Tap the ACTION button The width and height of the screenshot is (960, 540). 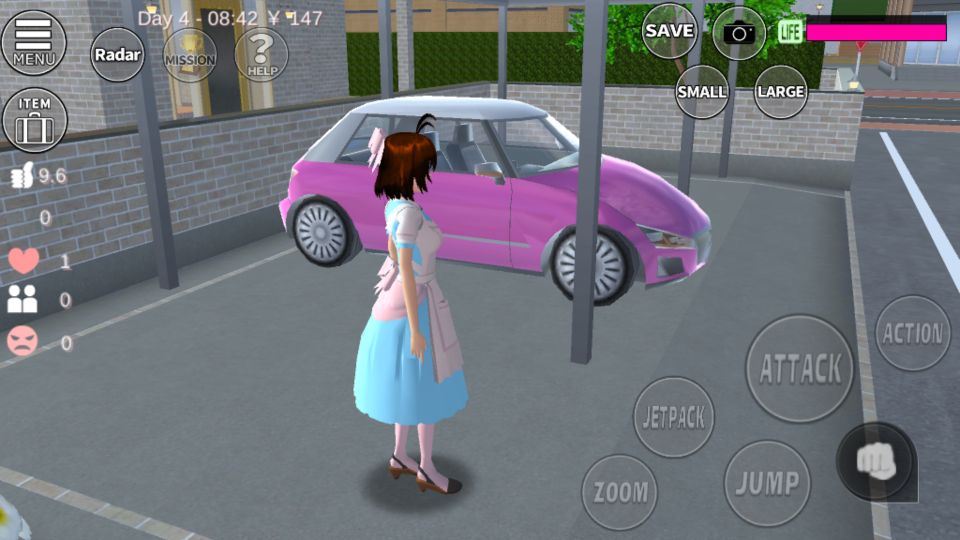pyautogui.click(x=913, y=334)
